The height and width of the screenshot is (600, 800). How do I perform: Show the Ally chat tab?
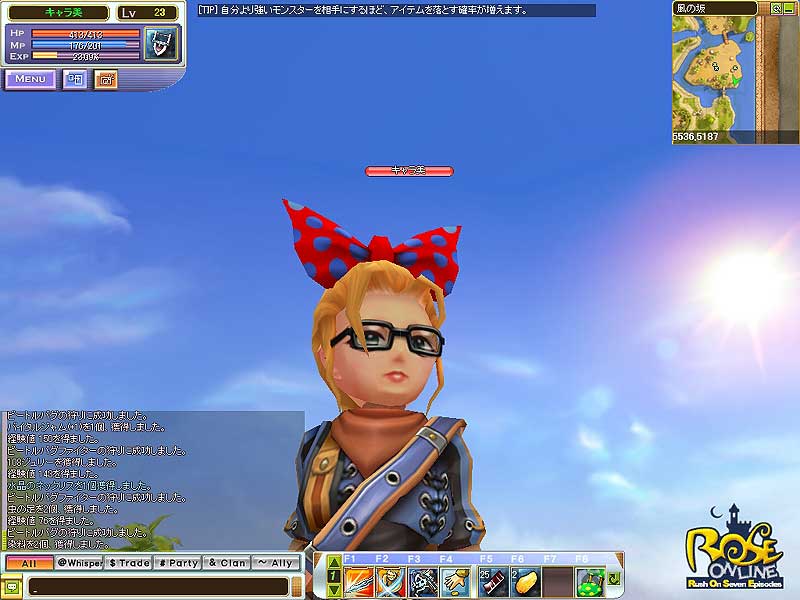point(276,563)
